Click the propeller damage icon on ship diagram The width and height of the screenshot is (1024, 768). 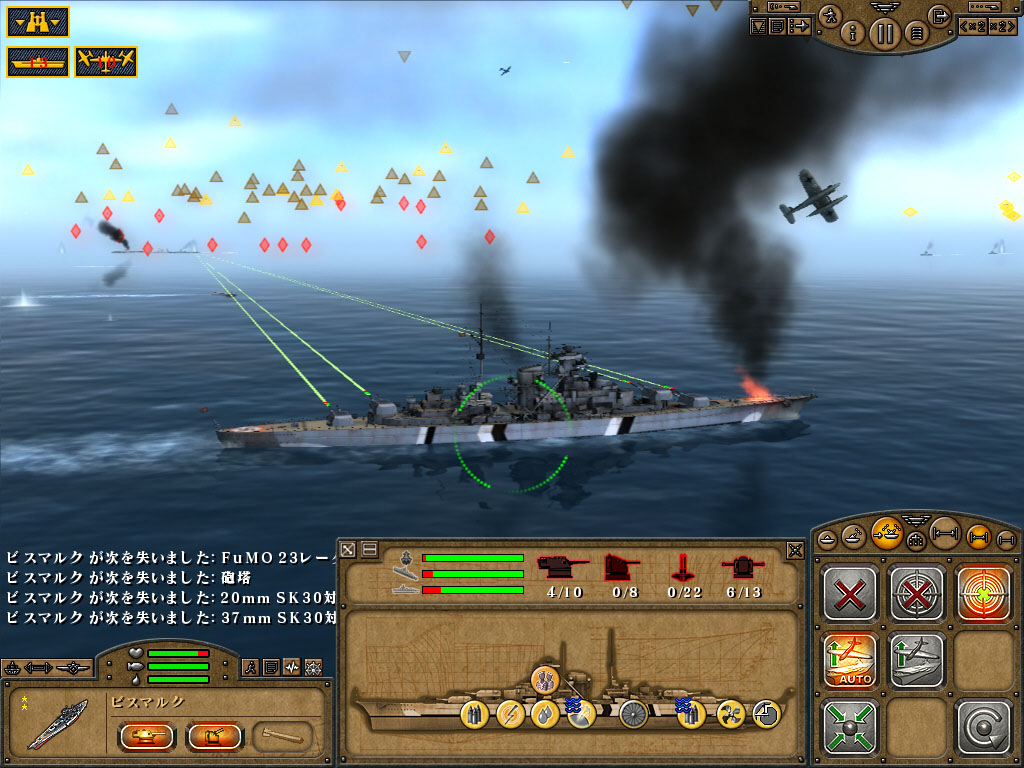[728, 713]
